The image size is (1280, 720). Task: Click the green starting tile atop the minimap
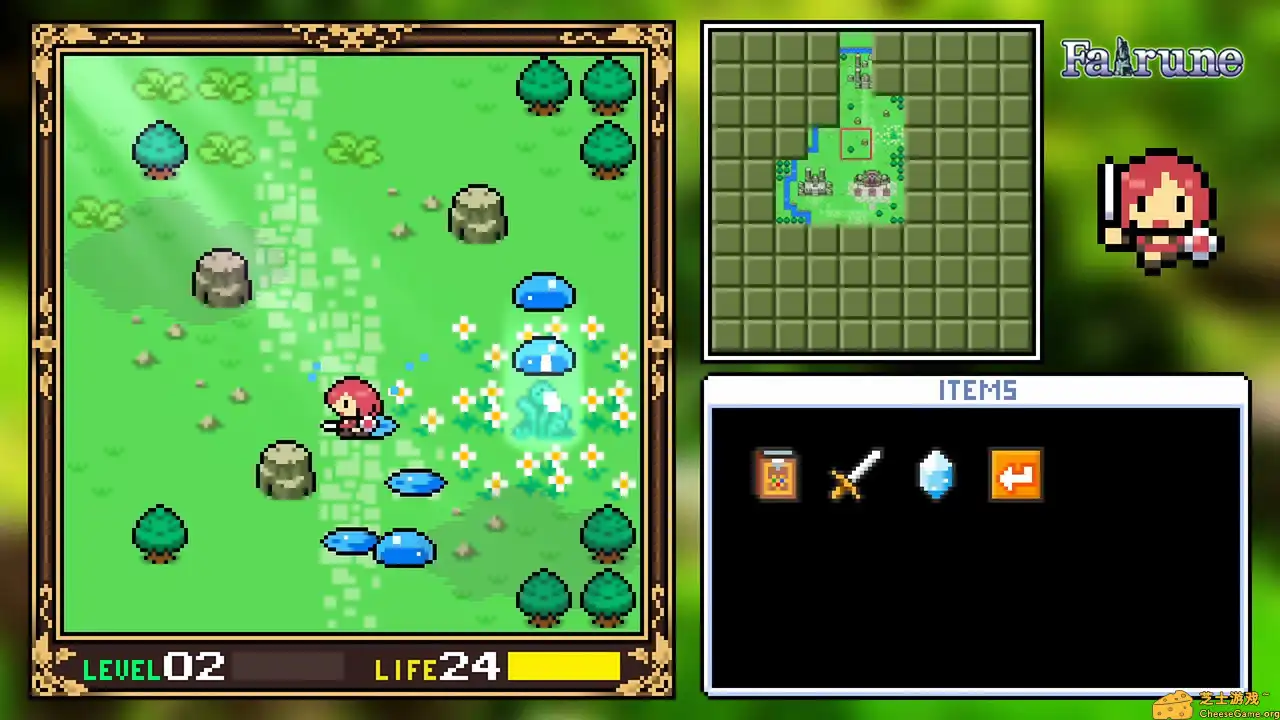[x=858, y=40]
